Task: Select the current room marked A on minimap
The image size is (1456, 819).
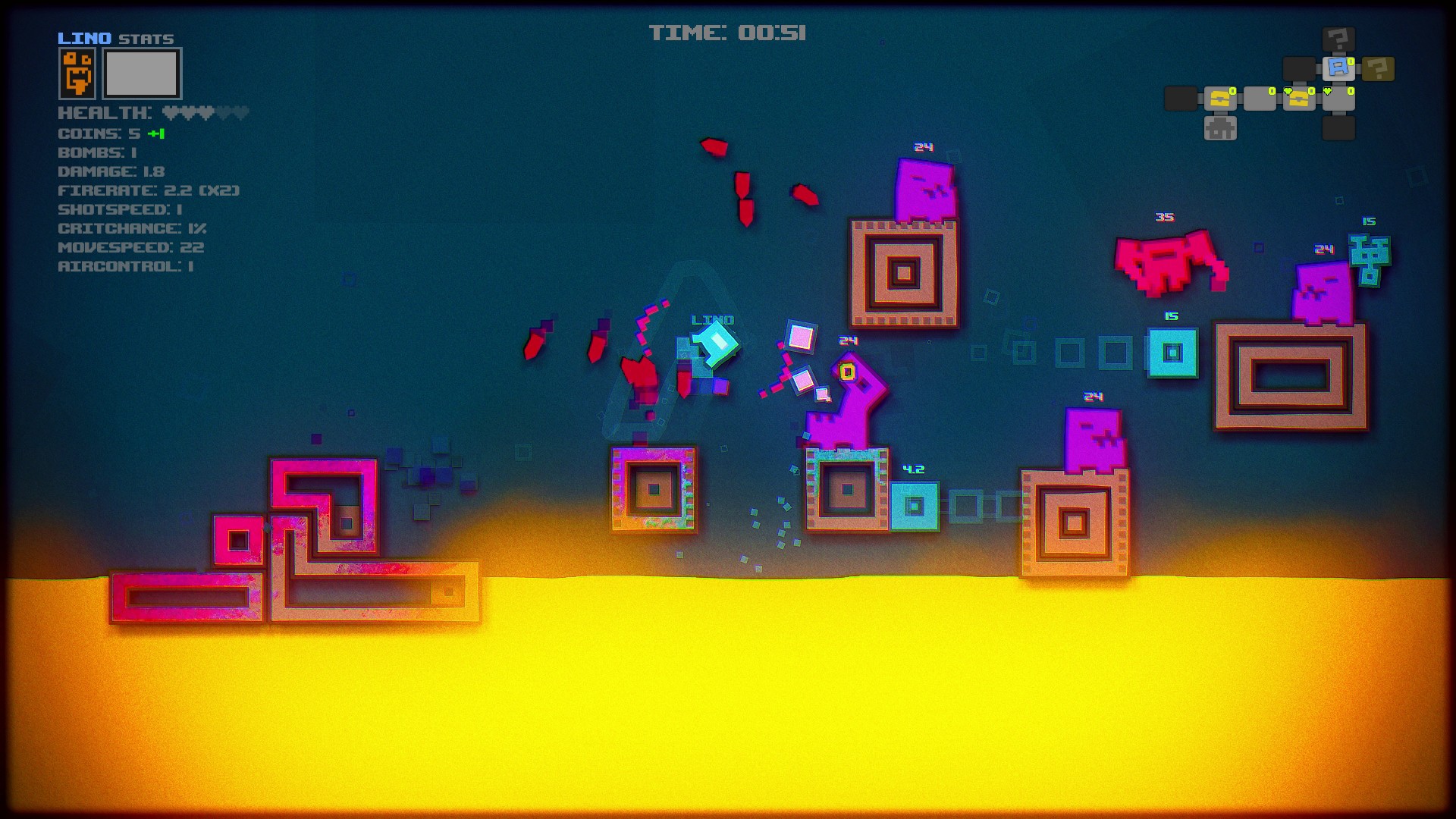Action: pos(1339,67)
